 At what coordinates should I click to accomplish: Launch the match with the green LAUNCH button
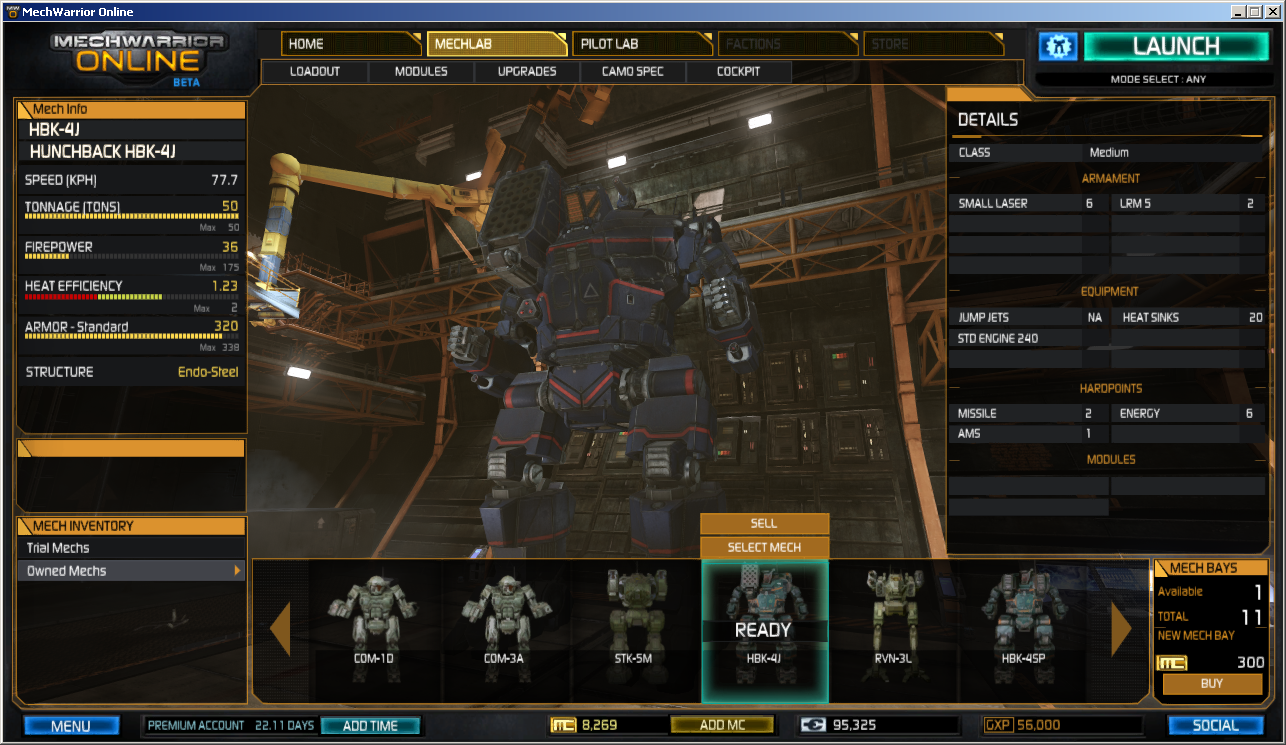[x=1175, y=46]
